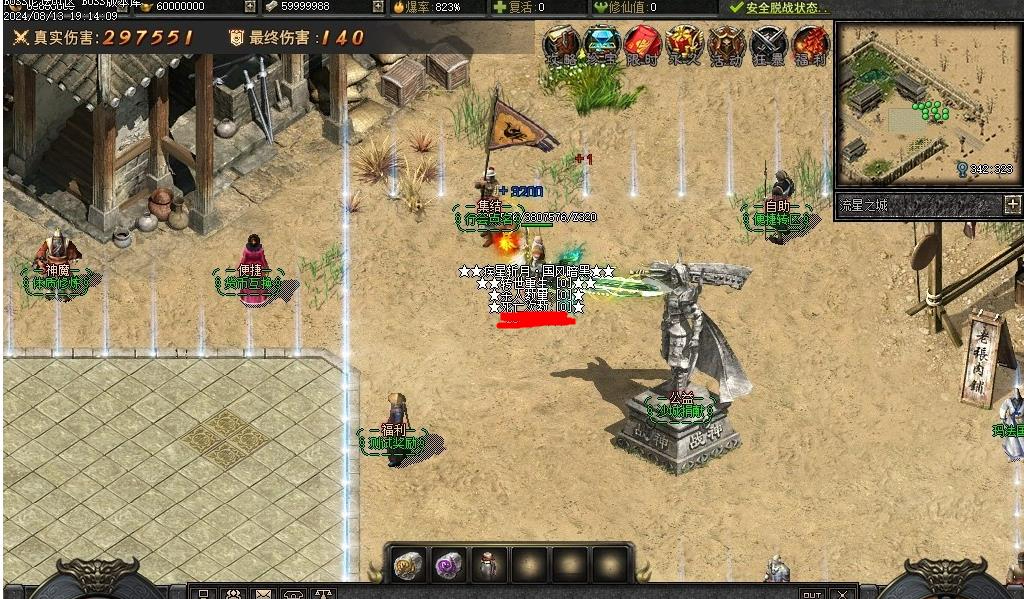1024x599 pixels.
Task: Use the purple scroll in the hotbar
Action: (x=448, y=566)
